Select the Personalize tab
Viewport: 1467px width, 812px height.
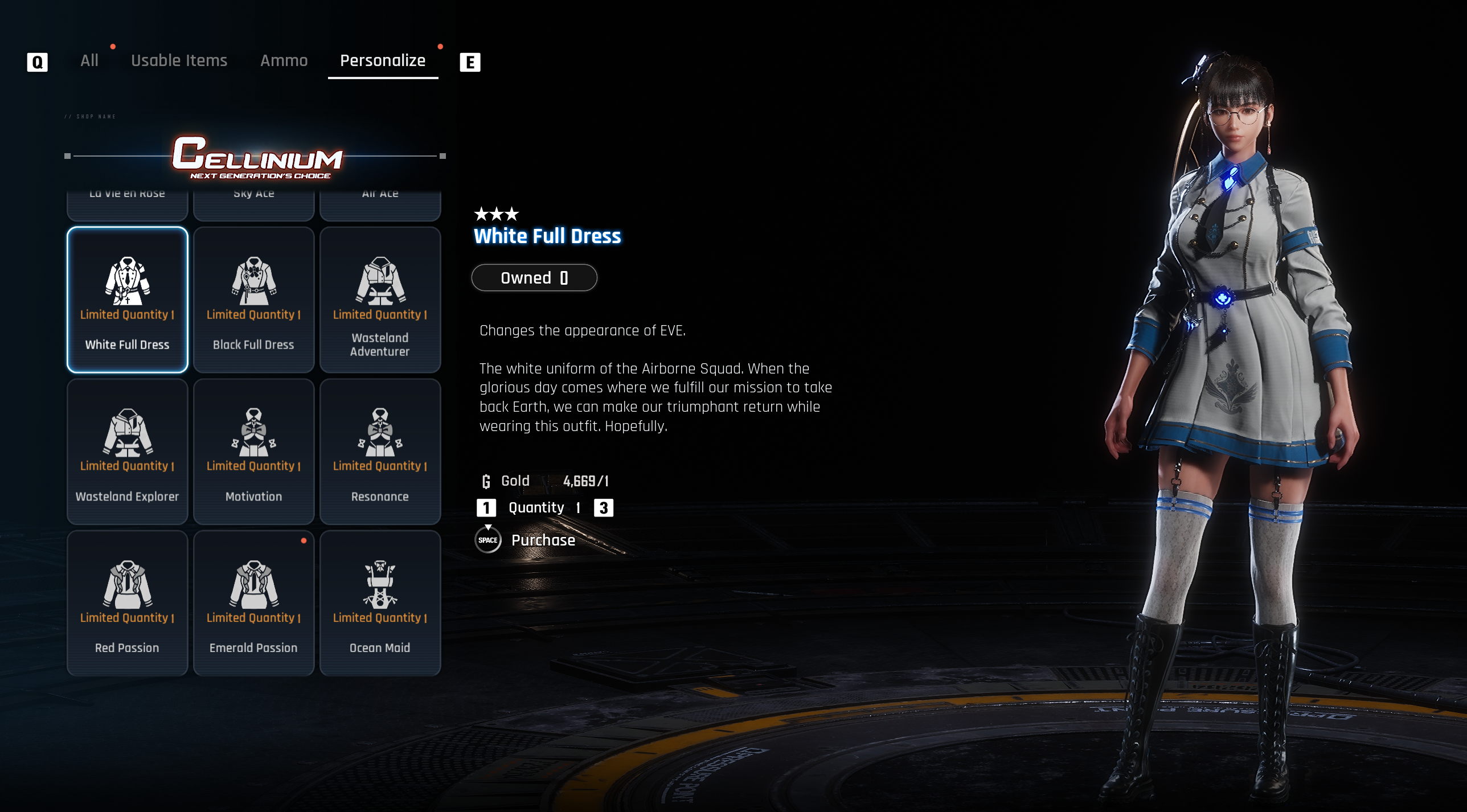tap(383, 61)
